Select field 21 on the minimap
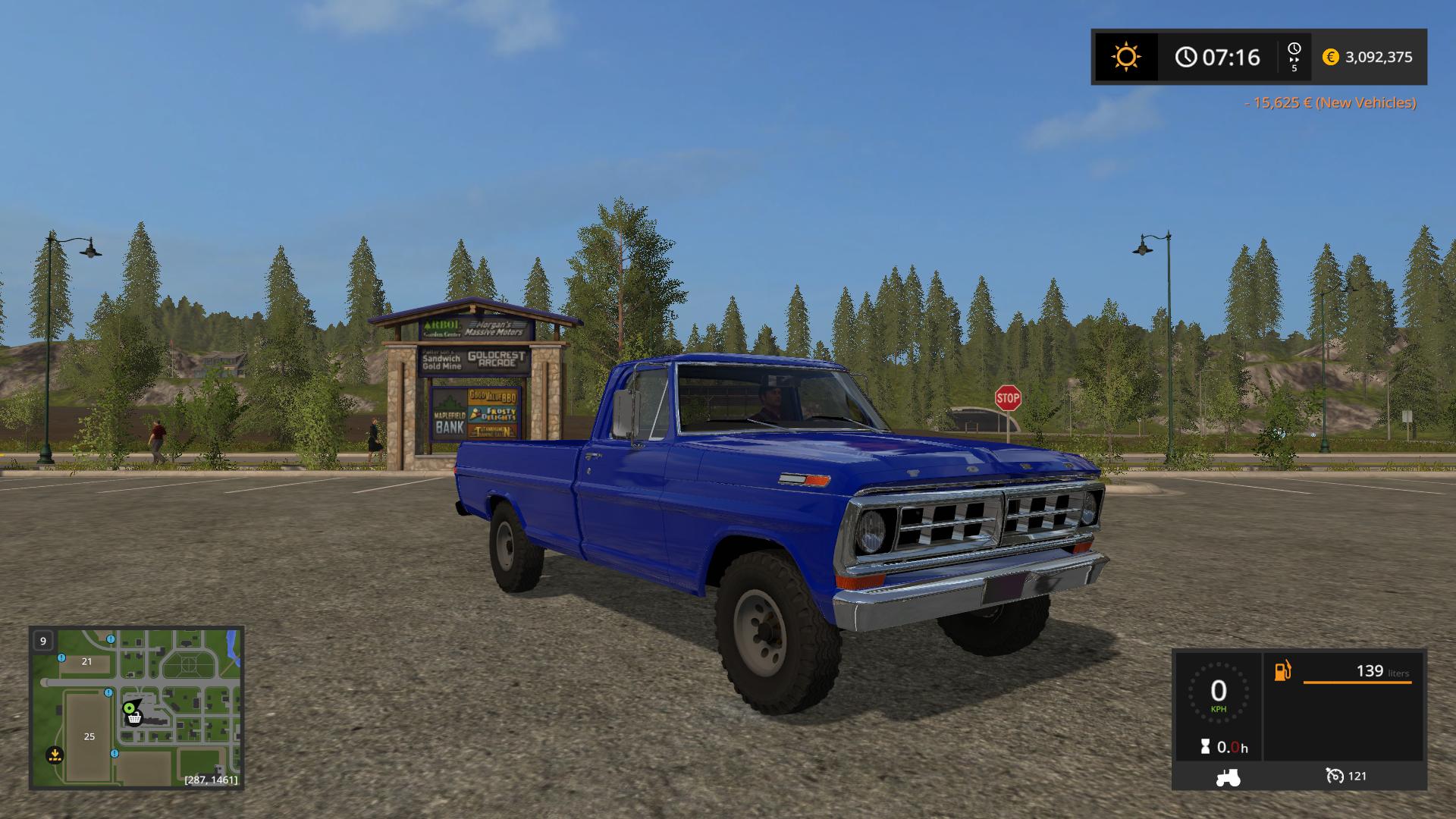The height and width of the screenshot is (819, 1456). (86, 661)
